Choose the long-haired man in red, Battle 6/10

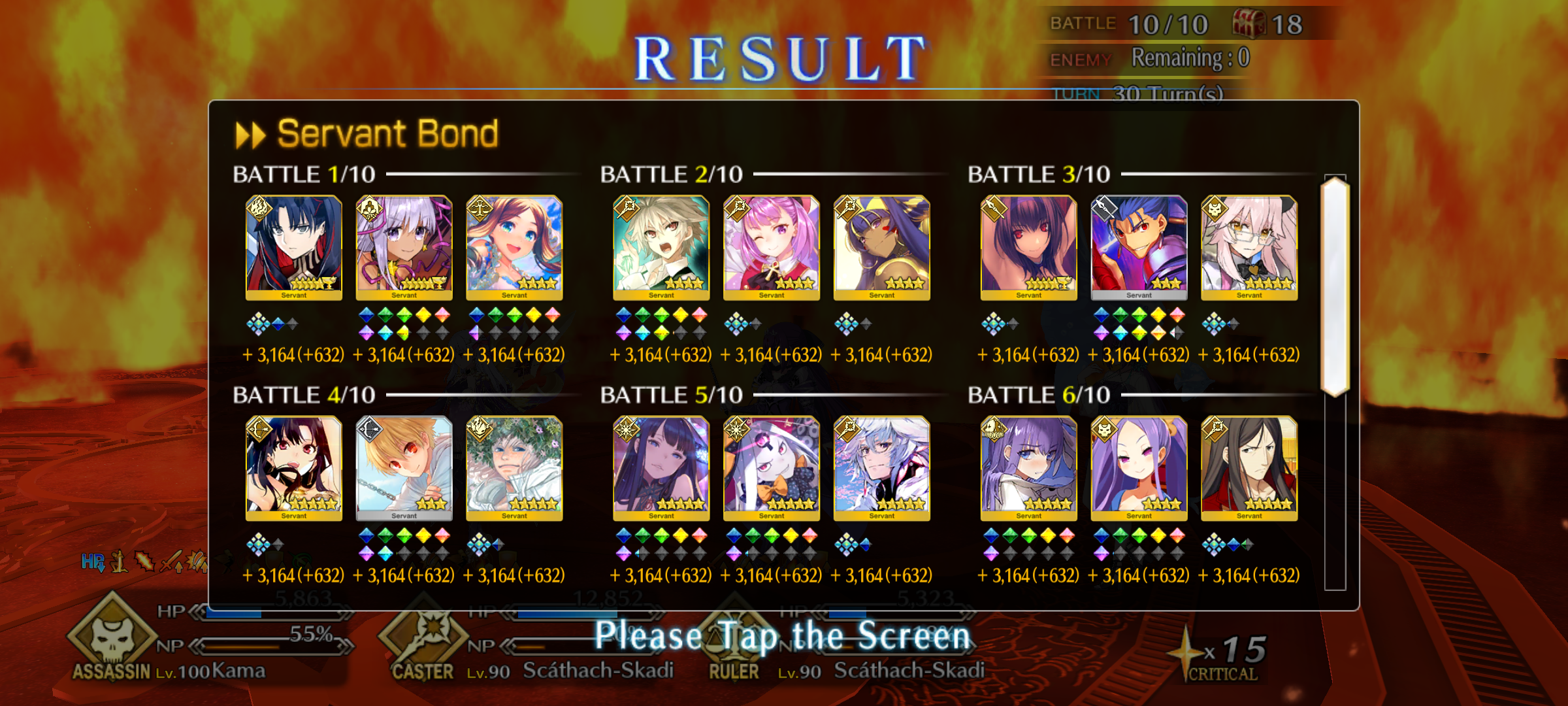coord(1249,467)
